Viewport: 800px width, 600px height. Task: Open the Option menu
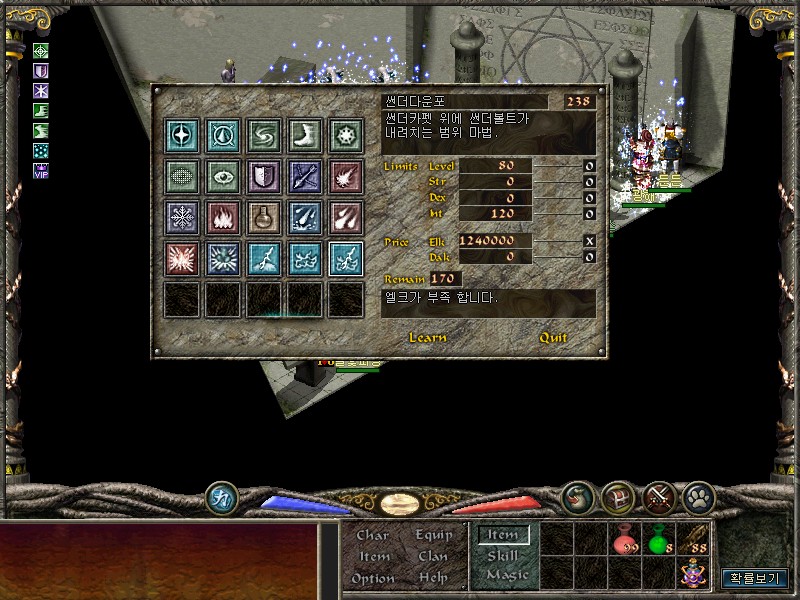(373, 578)
